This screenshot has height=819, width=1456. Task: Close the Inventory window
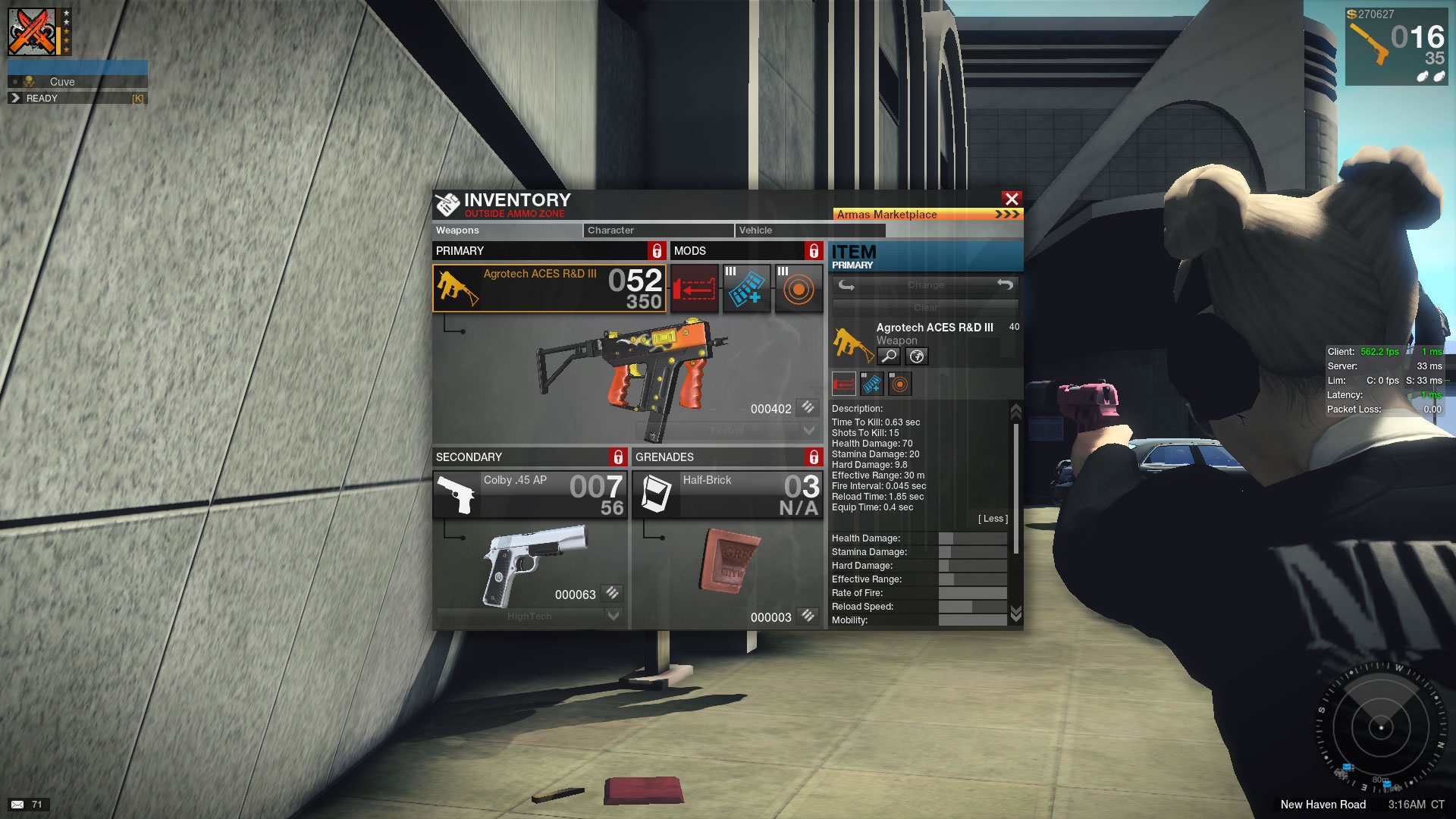[1011, 199]
